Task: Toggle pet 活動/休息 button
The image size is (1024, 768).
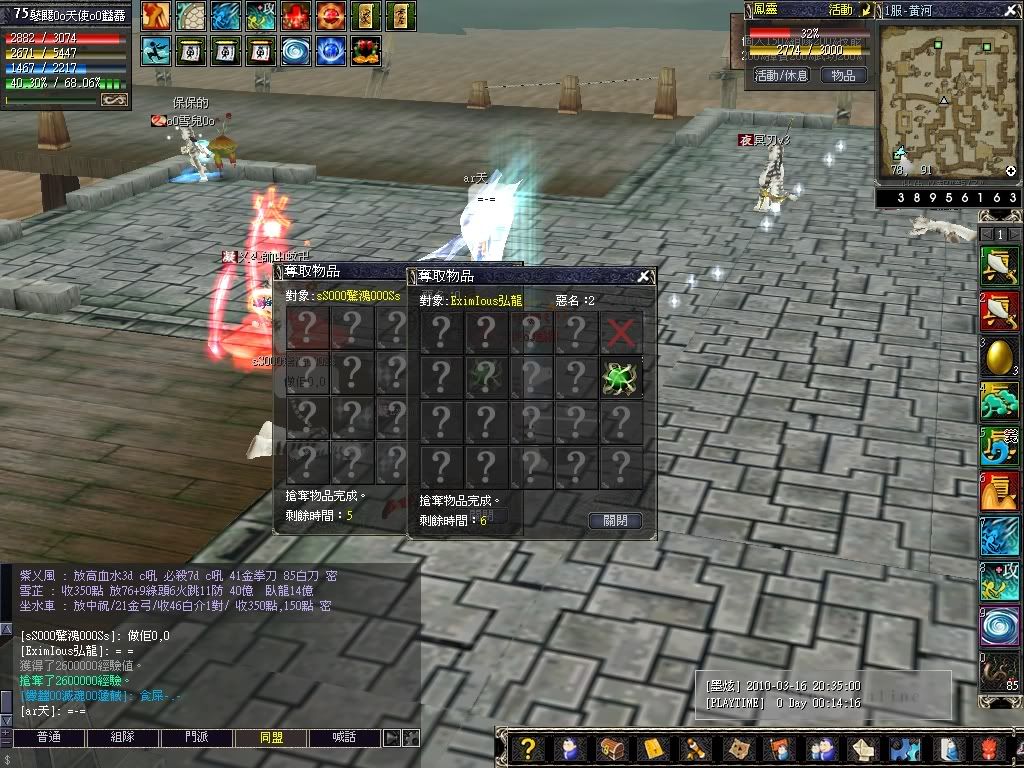Action: coord(781,75)
